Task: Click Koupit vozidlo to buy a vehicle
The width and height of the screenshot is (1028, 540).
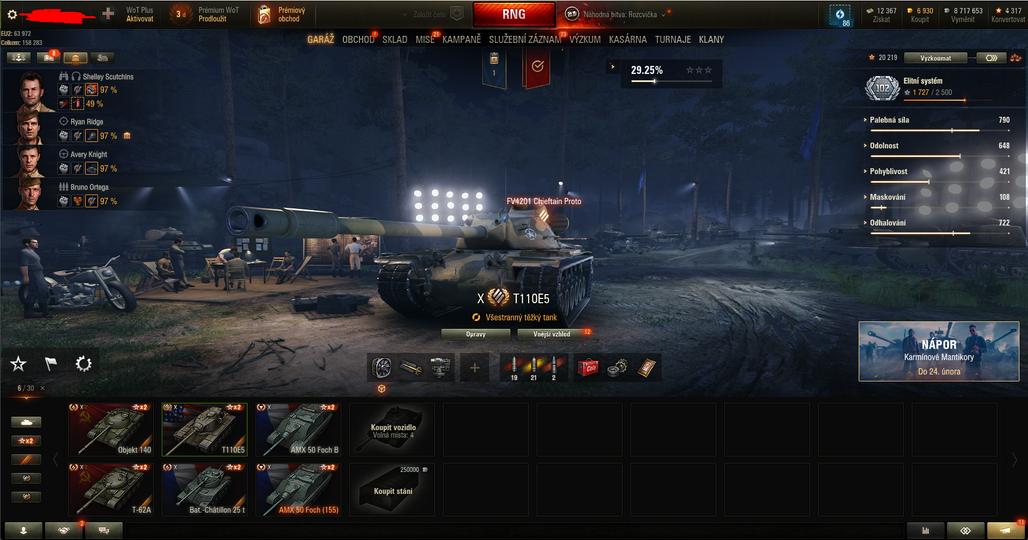Action: tap(392, 430)
